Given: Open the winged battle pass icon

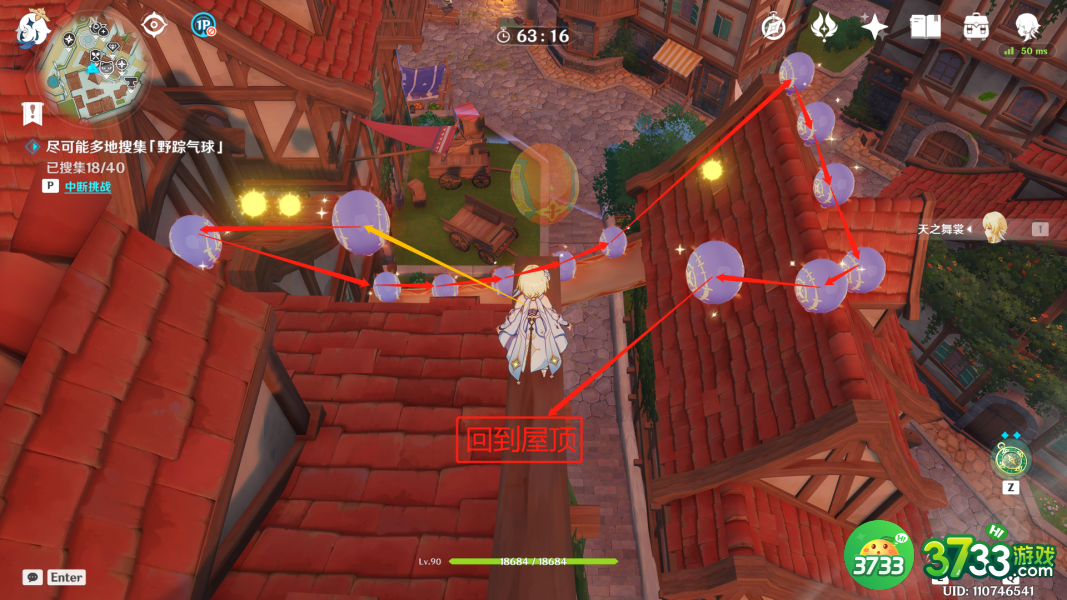Looking at the screenshot, I should coord(824,27).
